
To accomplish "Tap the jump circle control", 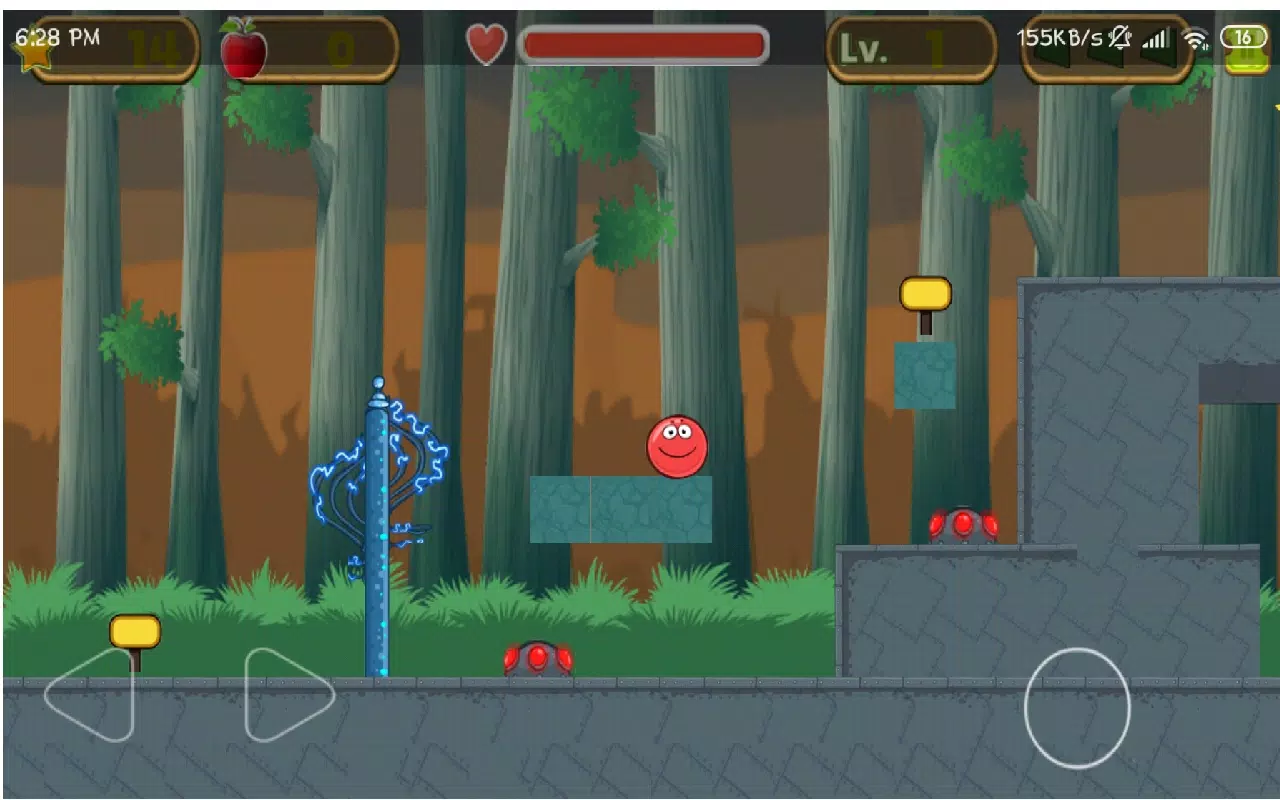I will [x=1077, y=708].
